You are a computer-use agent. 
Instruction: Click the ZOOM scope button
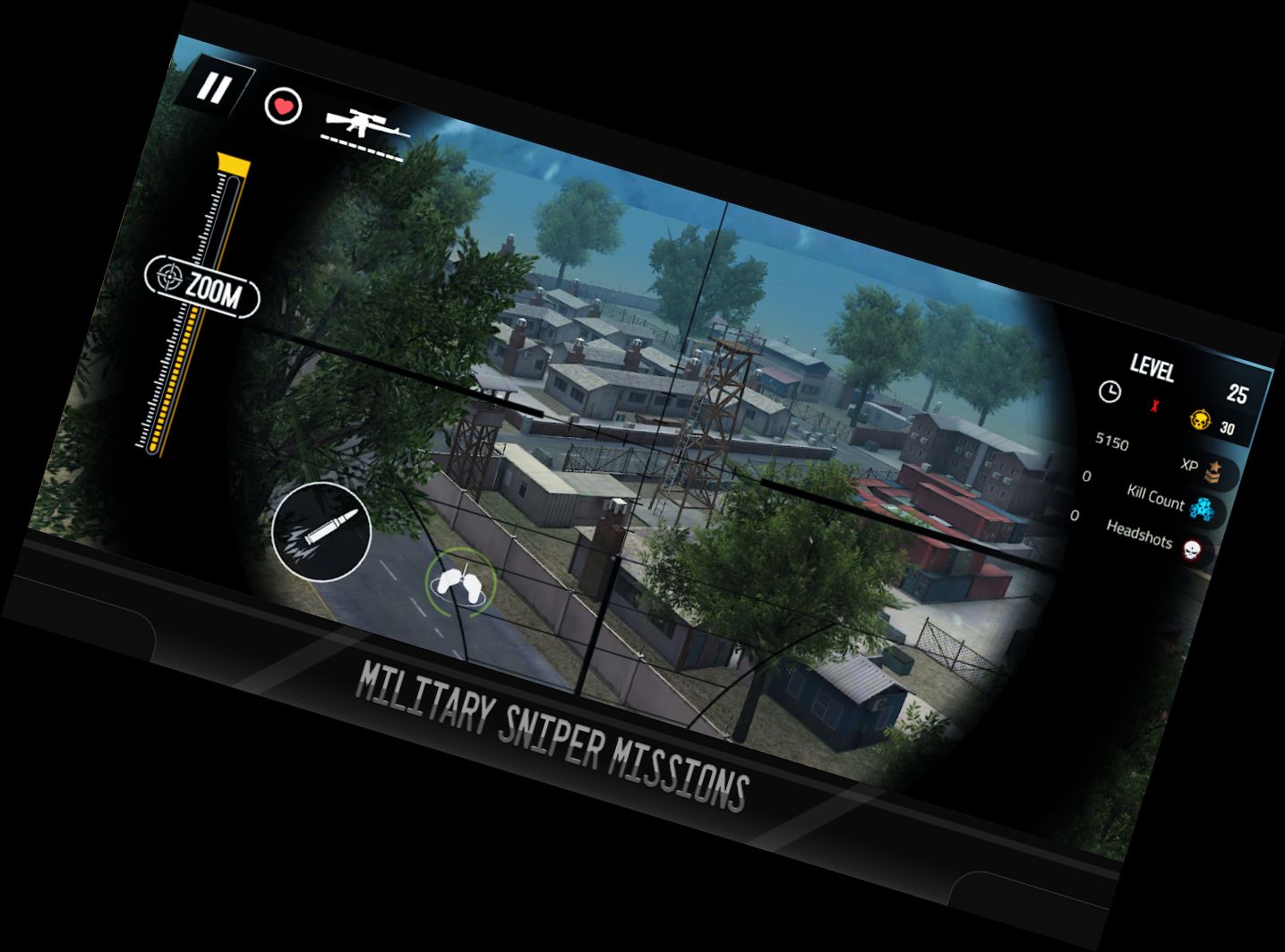[202, 287]
